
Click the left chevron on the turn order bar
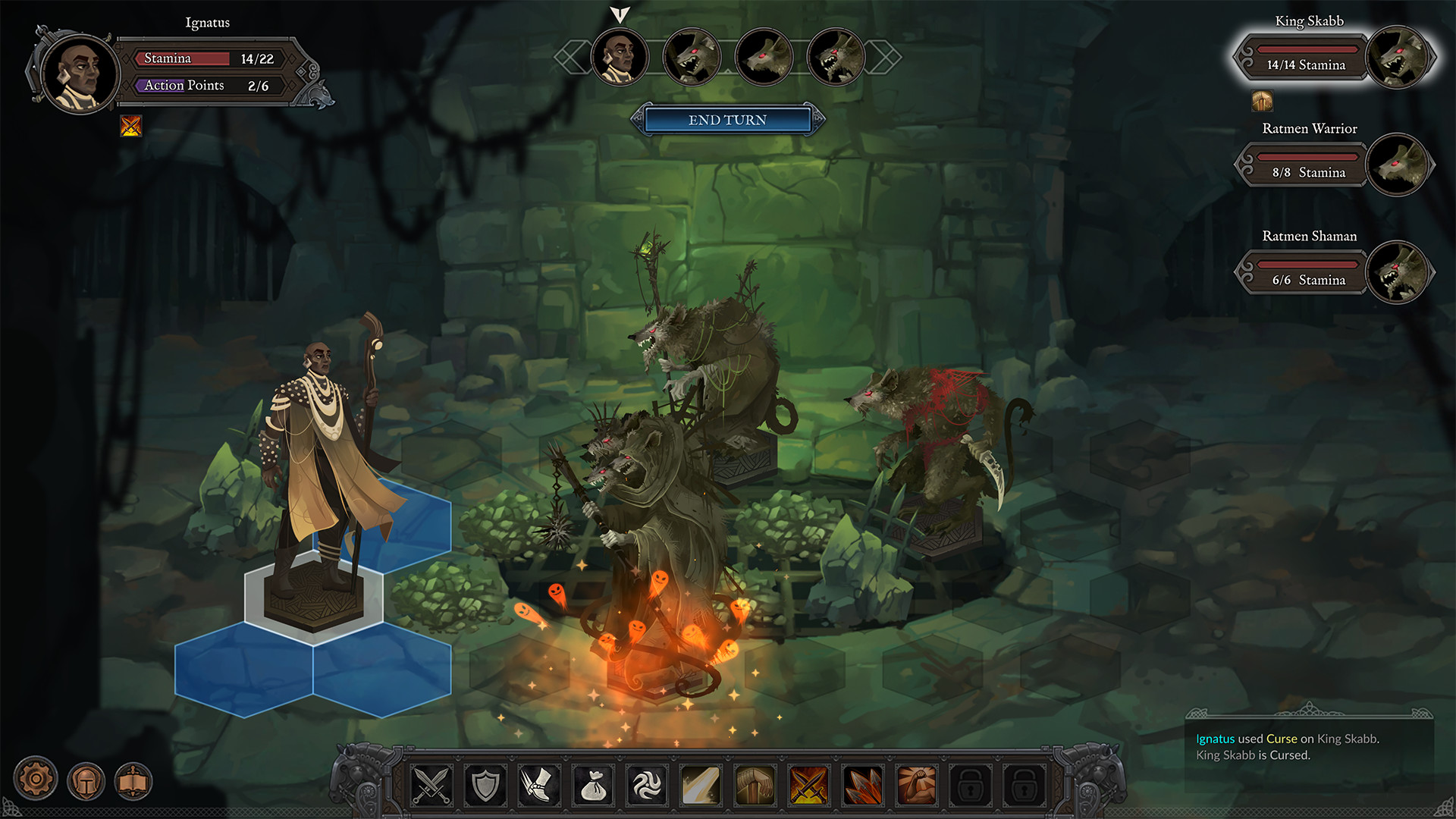[x=573, y=55]
